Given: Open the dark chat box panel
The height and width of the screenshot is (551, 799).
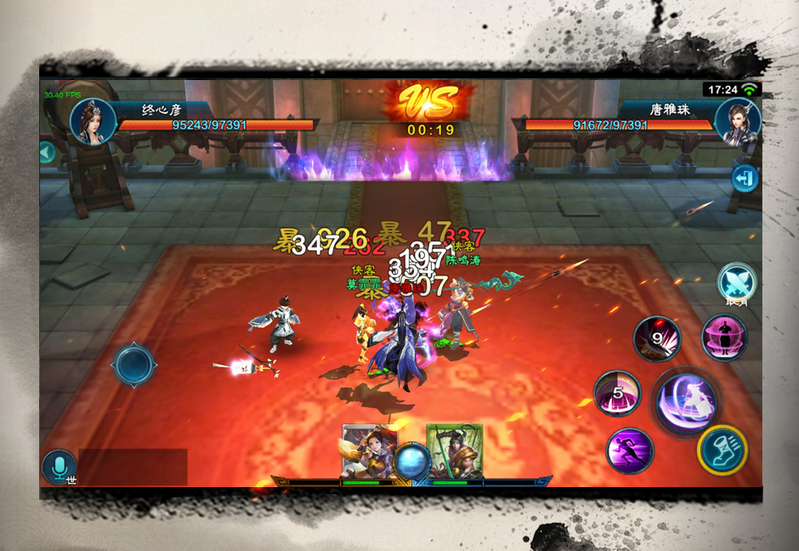Looking at the screenshot, I should coord(133,467).
